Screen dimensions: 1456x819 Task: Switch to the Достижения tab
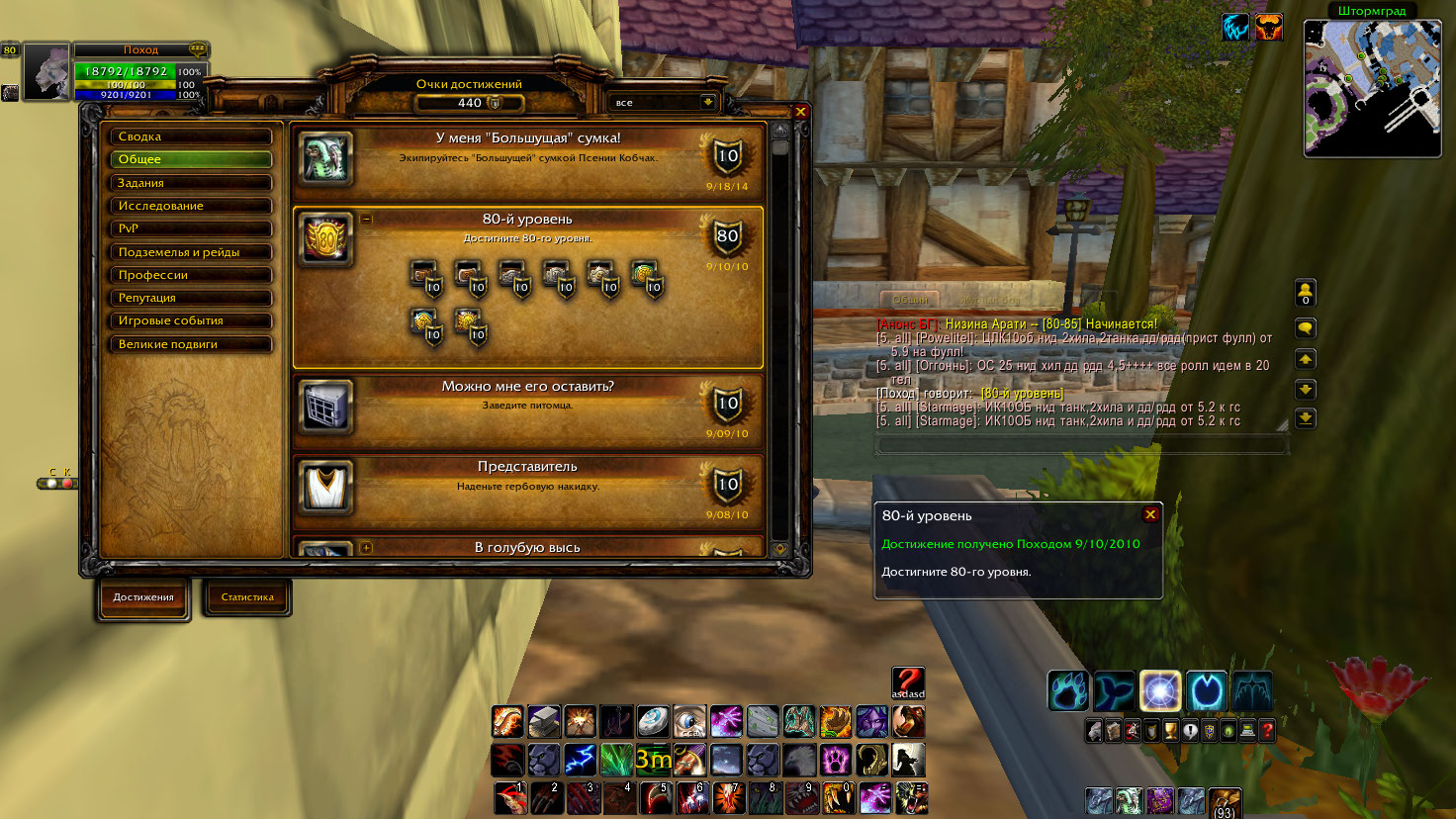pyautogui.click(x=143, y=597)
